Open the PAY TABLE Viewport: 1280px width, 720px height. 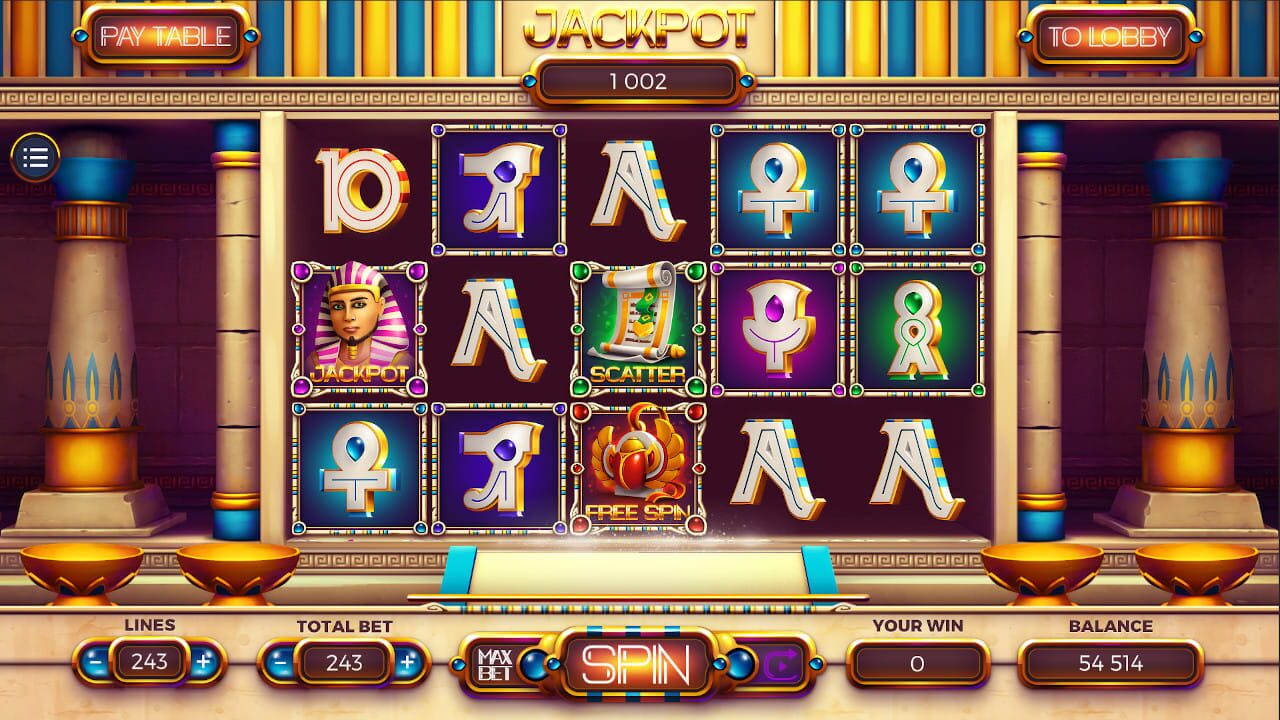tap(163, 34)
